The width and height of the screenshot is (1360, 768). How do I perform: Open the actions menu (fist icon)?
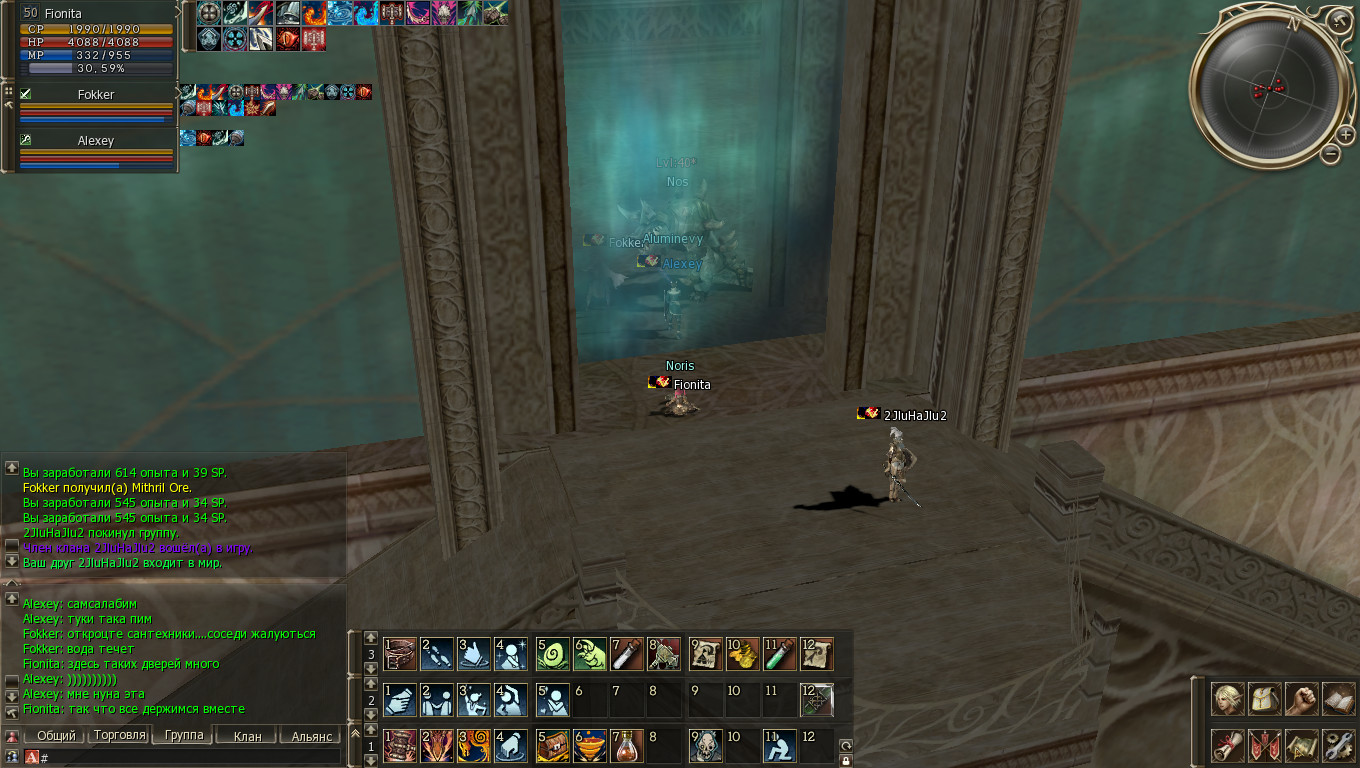1301,698
